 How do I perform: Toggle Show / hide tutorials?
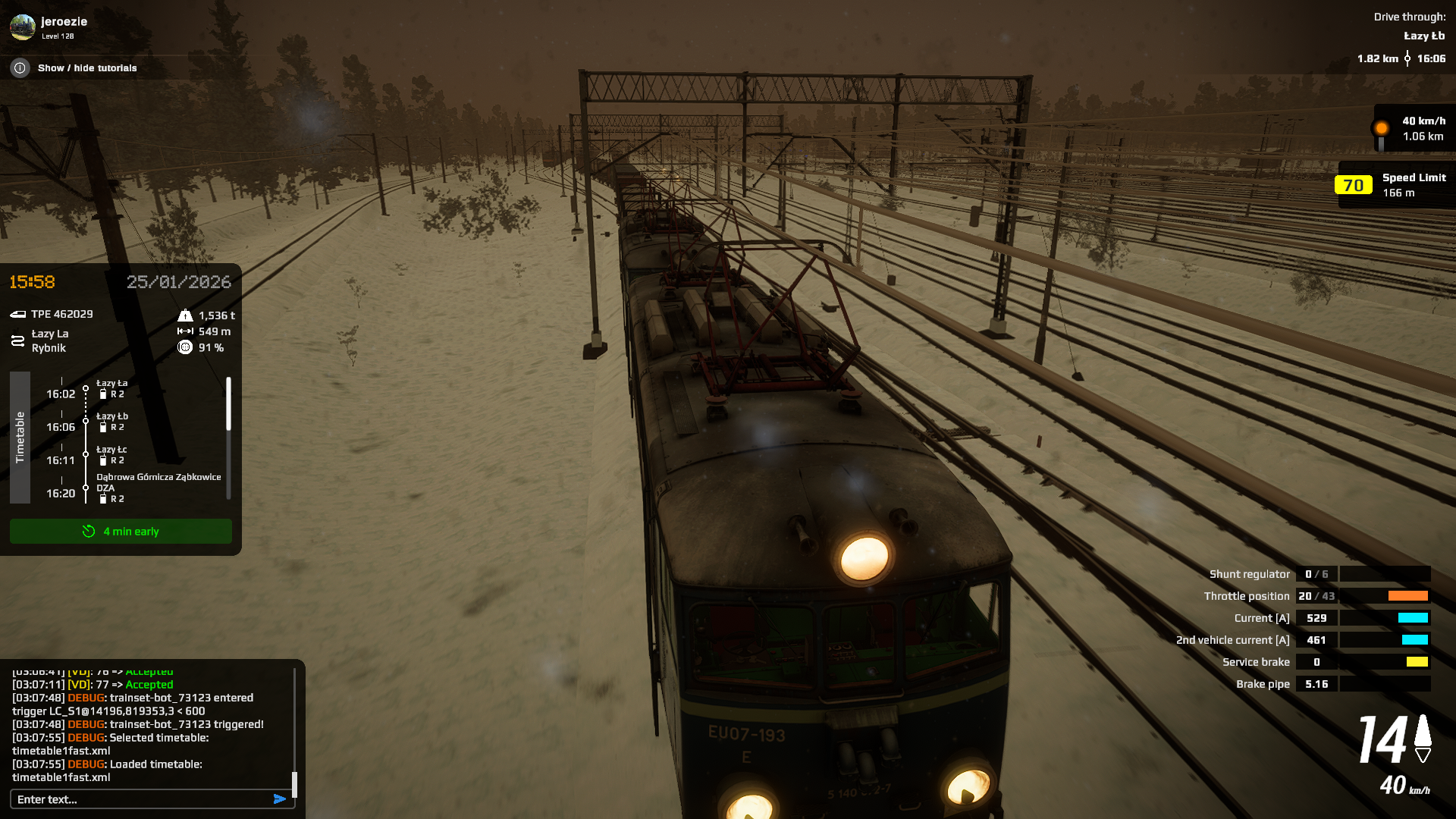[86, 68]
